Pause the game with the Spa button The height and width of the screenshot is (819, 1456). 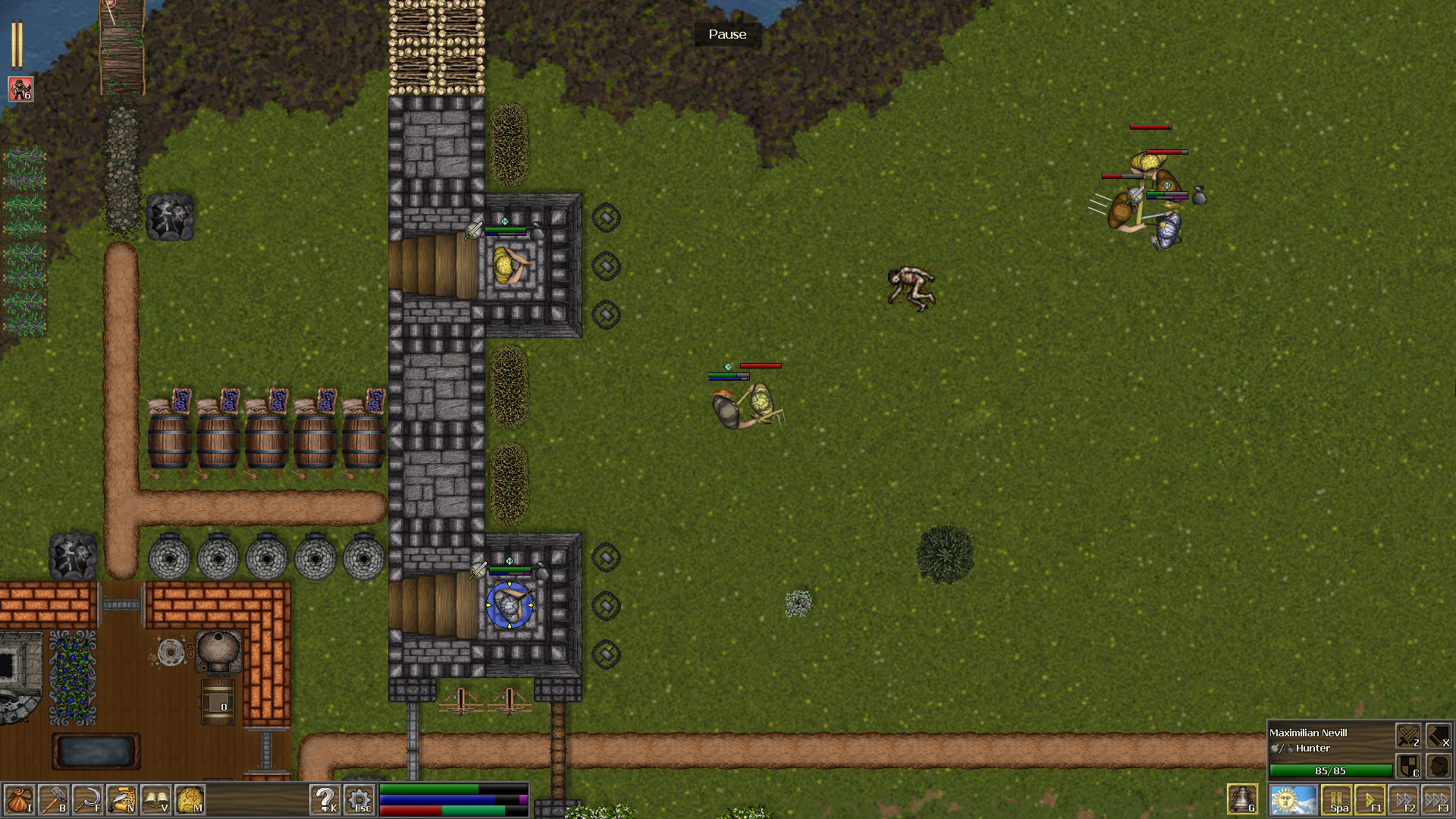(x=1337, y=799)
